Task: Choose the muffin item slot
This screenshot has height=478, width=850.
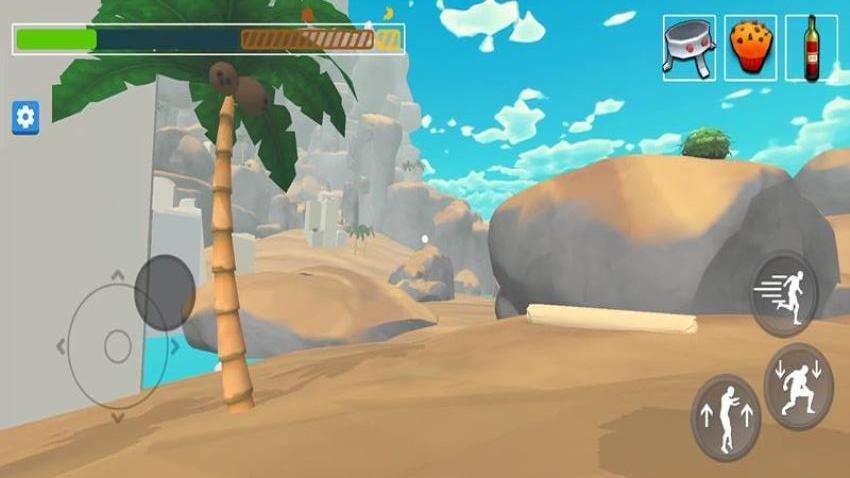Action: (x=750, y=48)
